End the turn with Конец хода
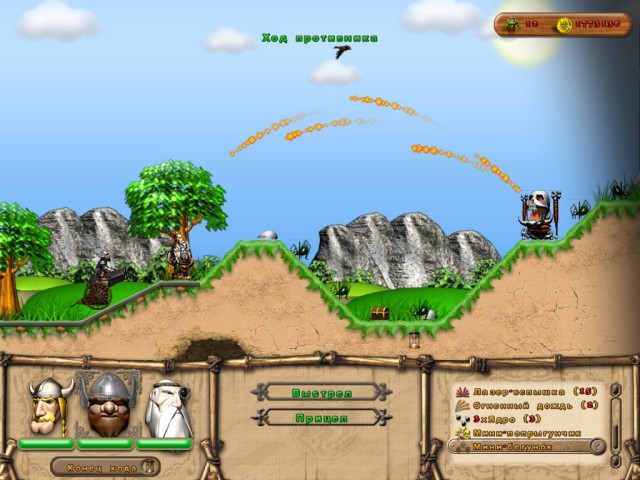 click(104, 466)
